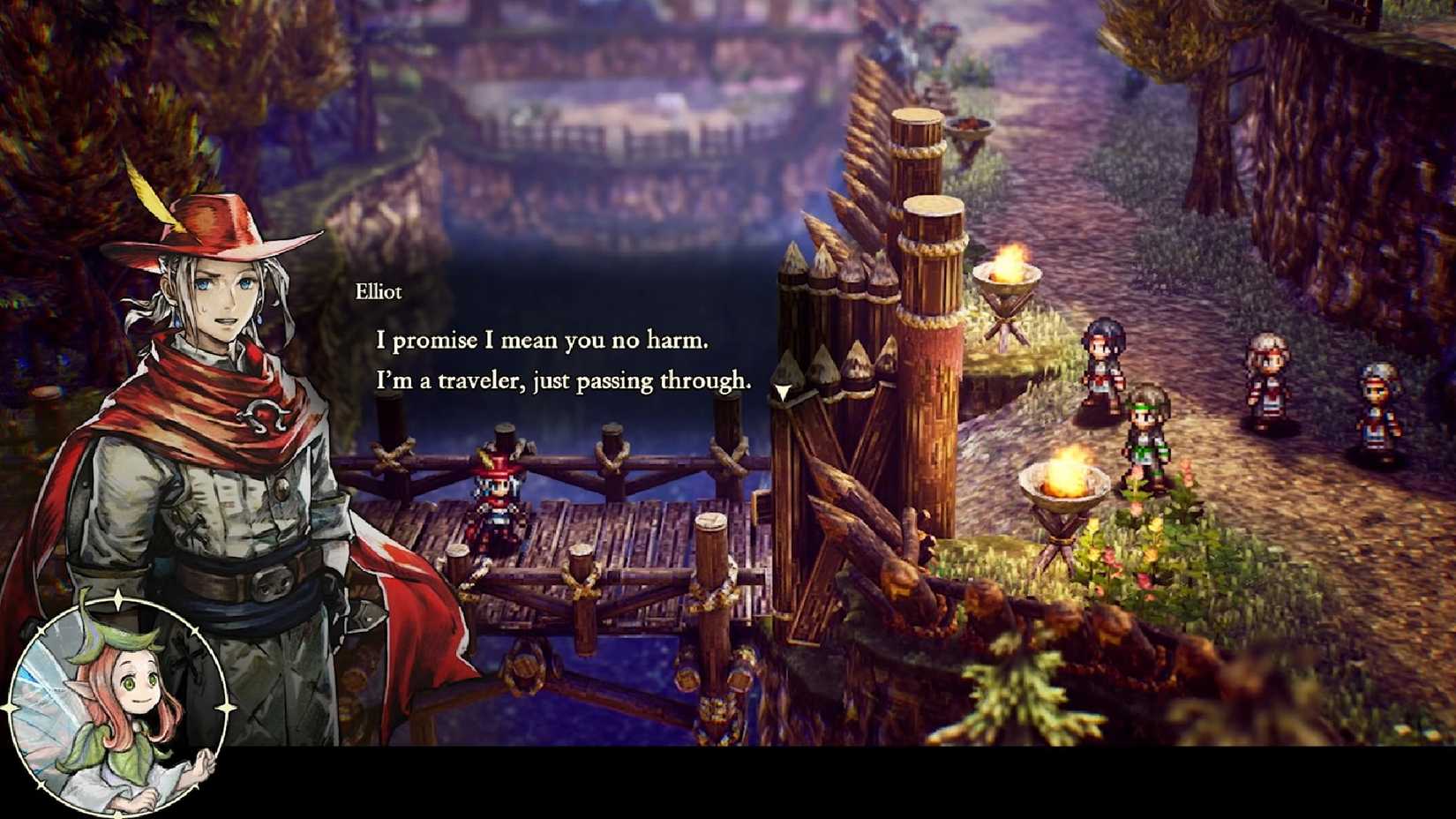This screenshot has height=819, width=1456.
Task: Toggle the upper burning torch brazier
Action: 1006,274
